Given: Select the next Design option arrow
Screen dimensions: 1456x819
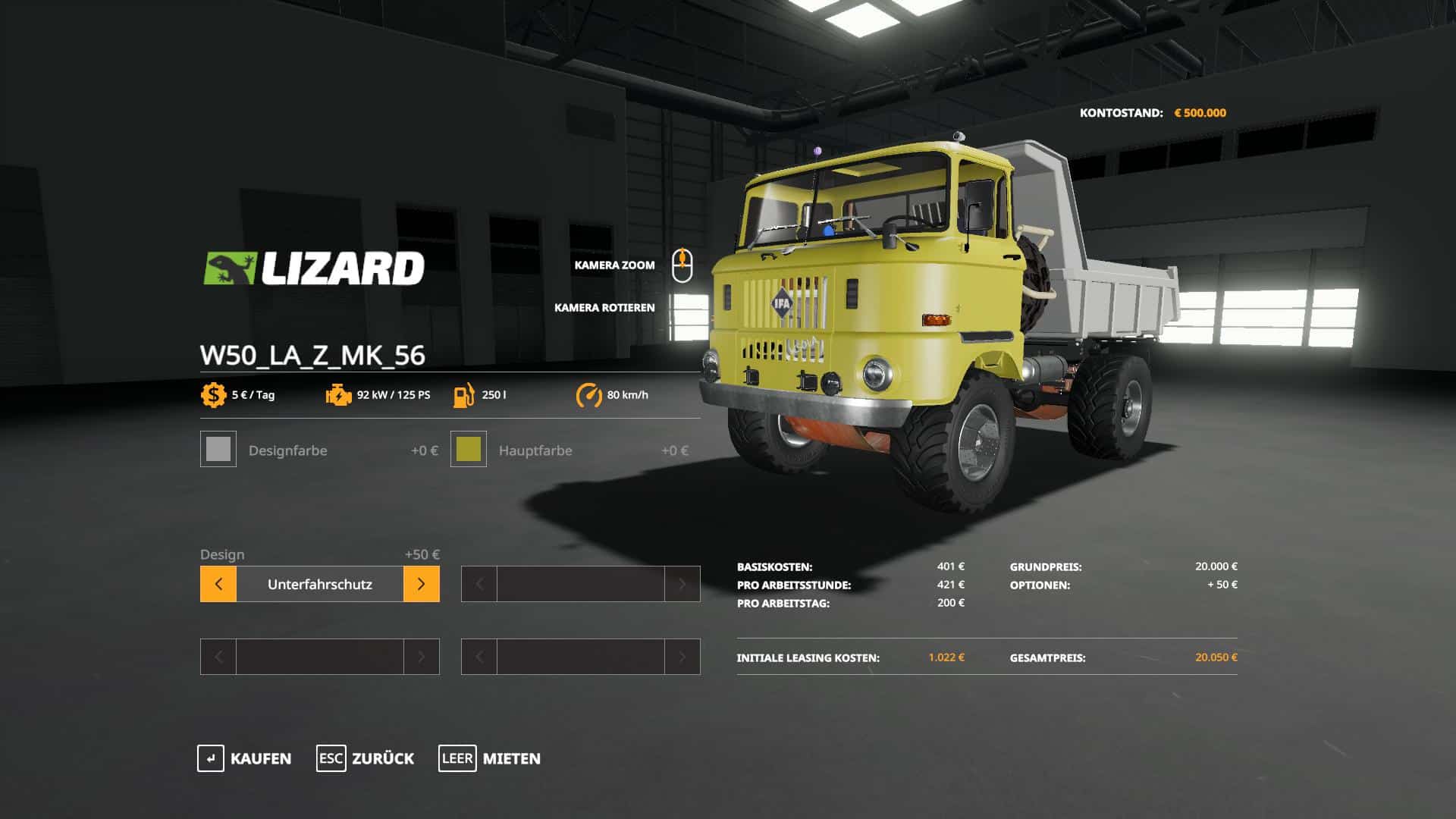Looking at the screenshot, I should [x=422, y=584].
